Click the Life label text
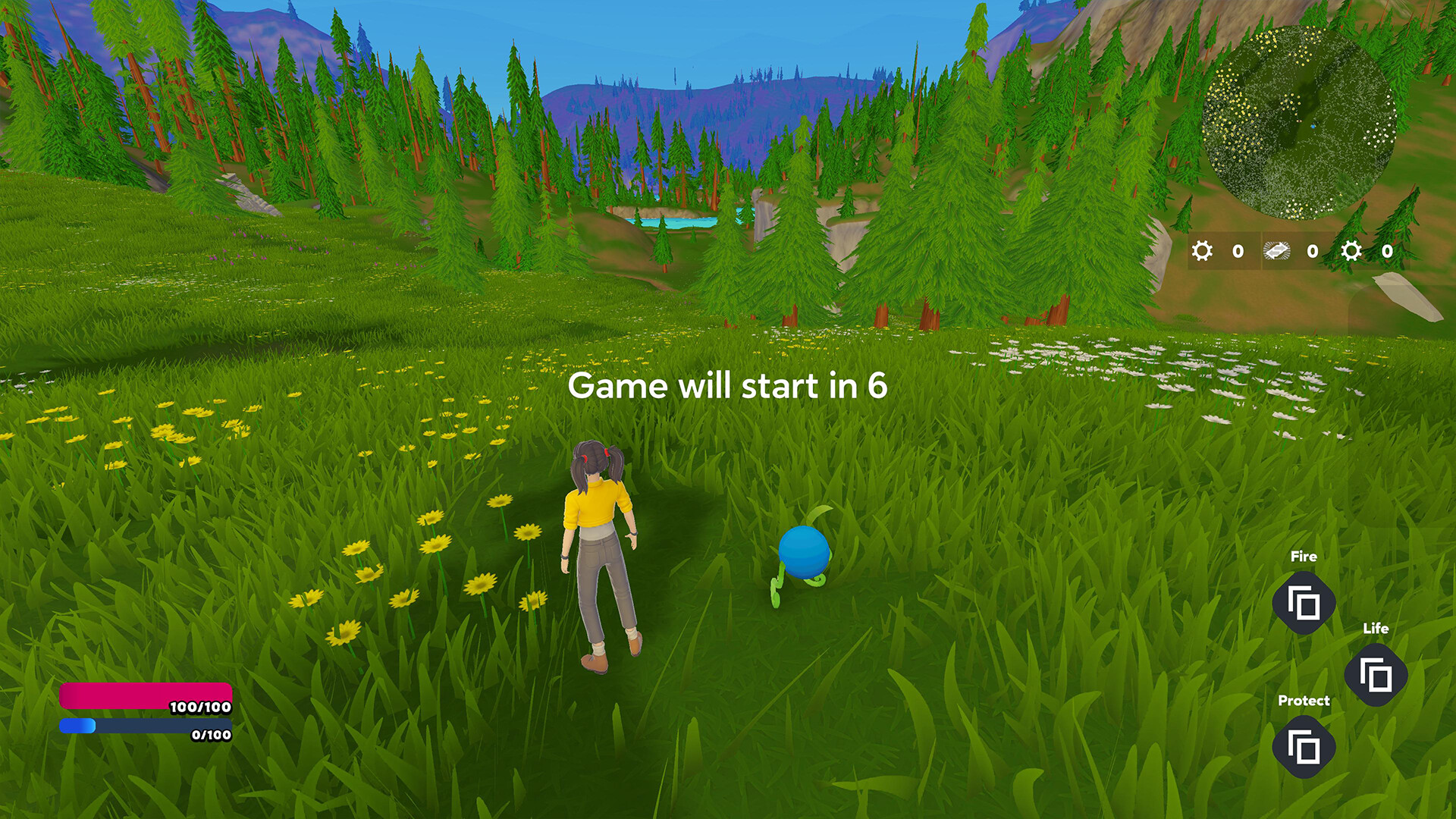1456x819 pixels. tap(1378, 629)
